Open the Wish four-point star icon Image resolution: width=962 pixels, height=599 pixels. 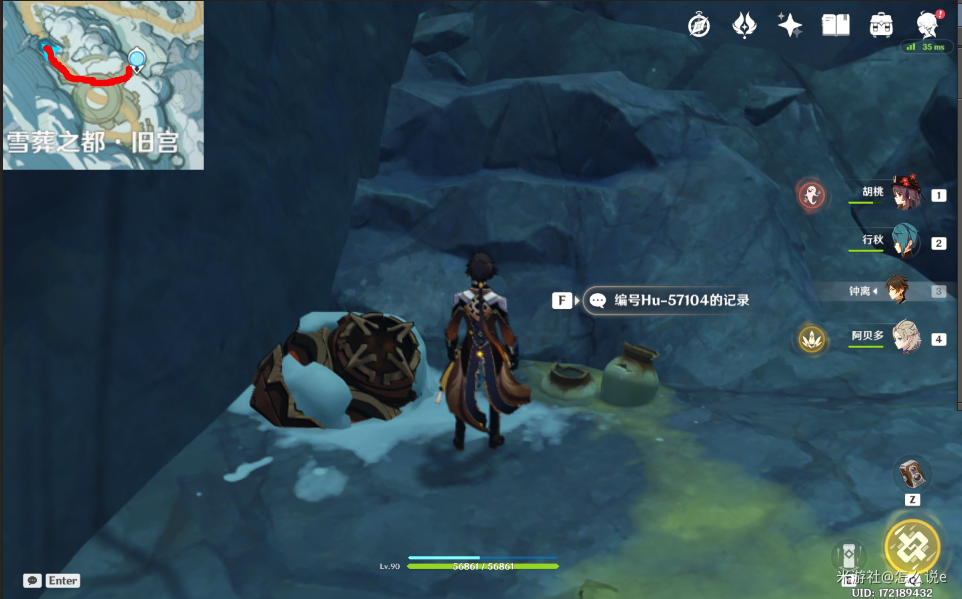coord(790,26)
